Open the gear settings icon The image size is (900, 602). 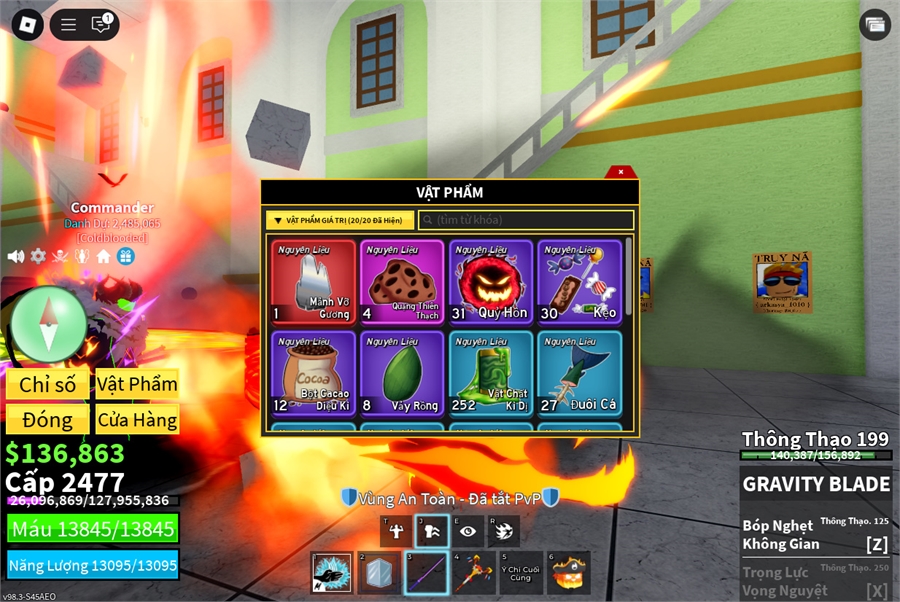[38, 256]
